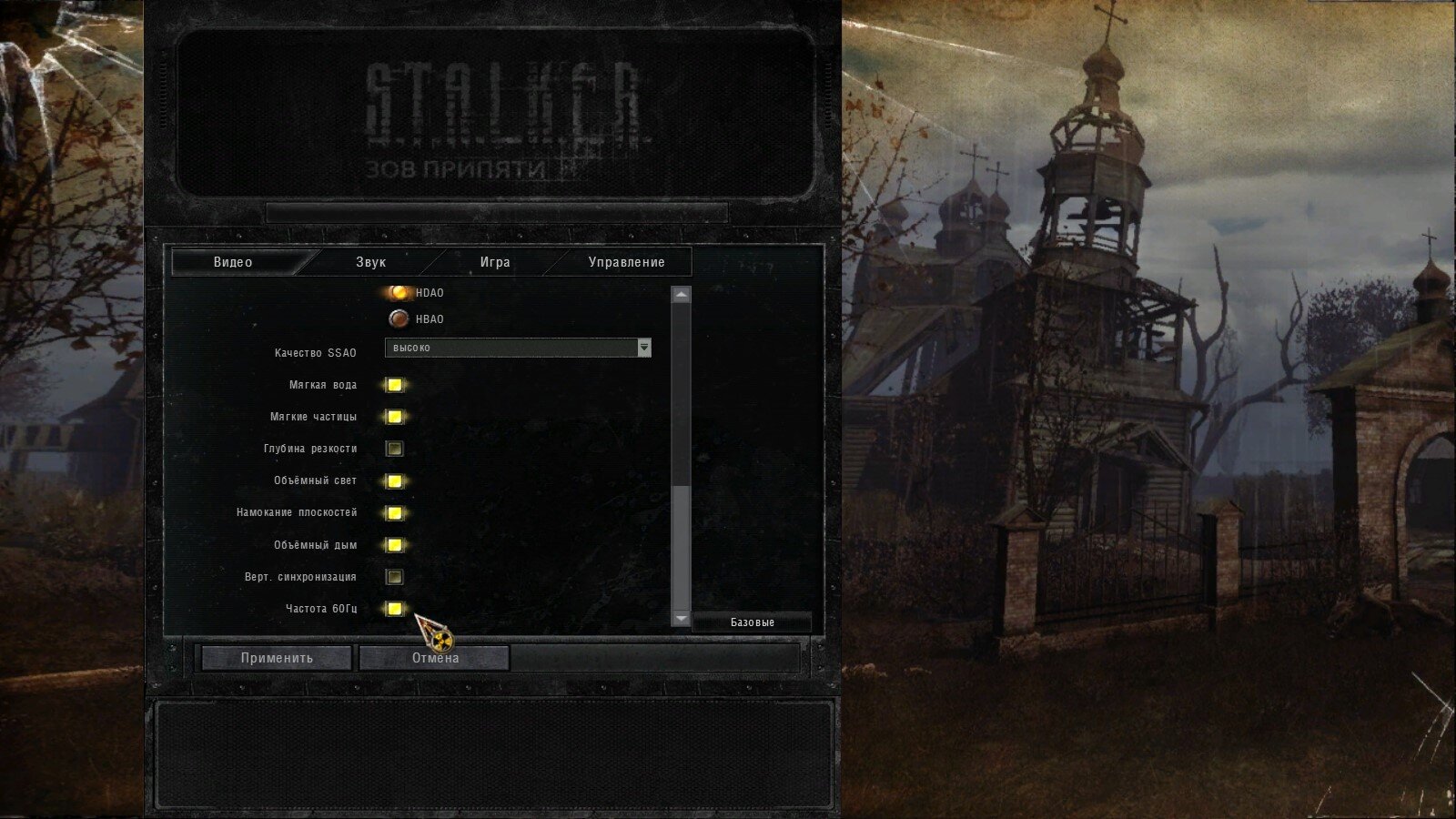The height and width of the screenshot is (819, 1456).
Task: Toggle the Намокание плоскостей option
Action: pos(394,512)
